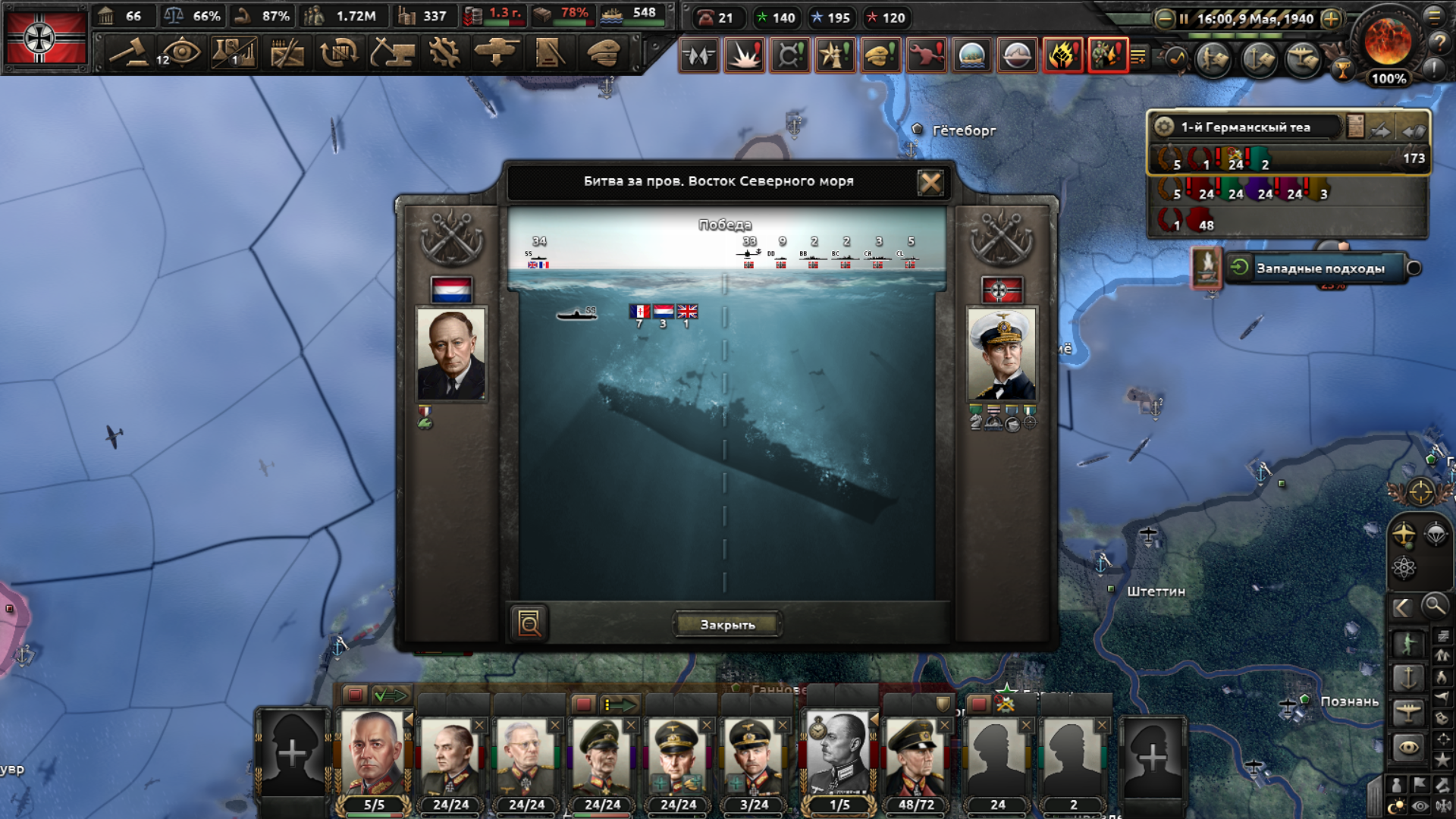Open the help question mark button
1456x819 pixels.
[x=1439, y=43]
